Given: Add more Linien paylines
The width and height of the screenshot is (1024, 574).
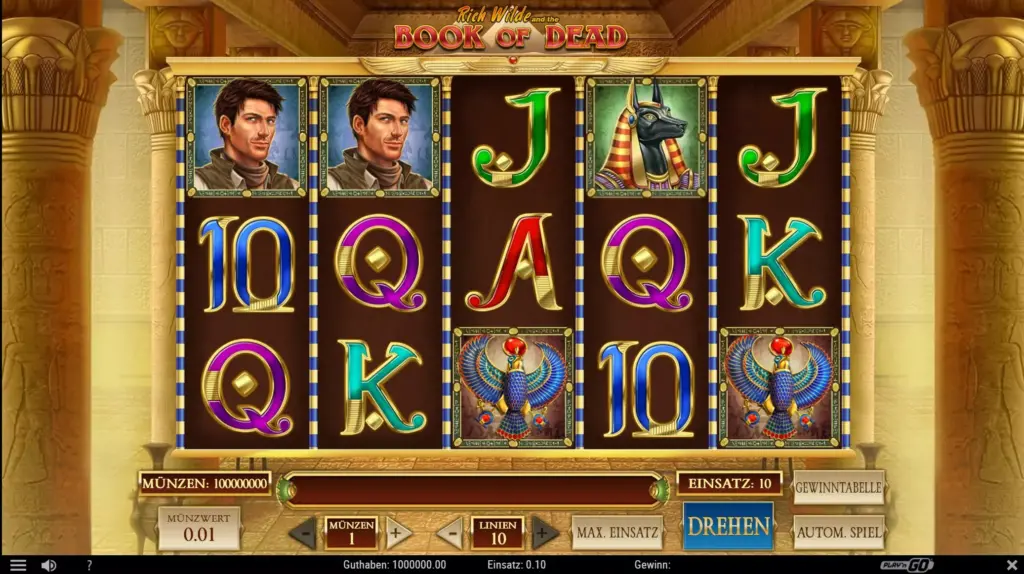Looking at the screenshot, I should (544, 532).
